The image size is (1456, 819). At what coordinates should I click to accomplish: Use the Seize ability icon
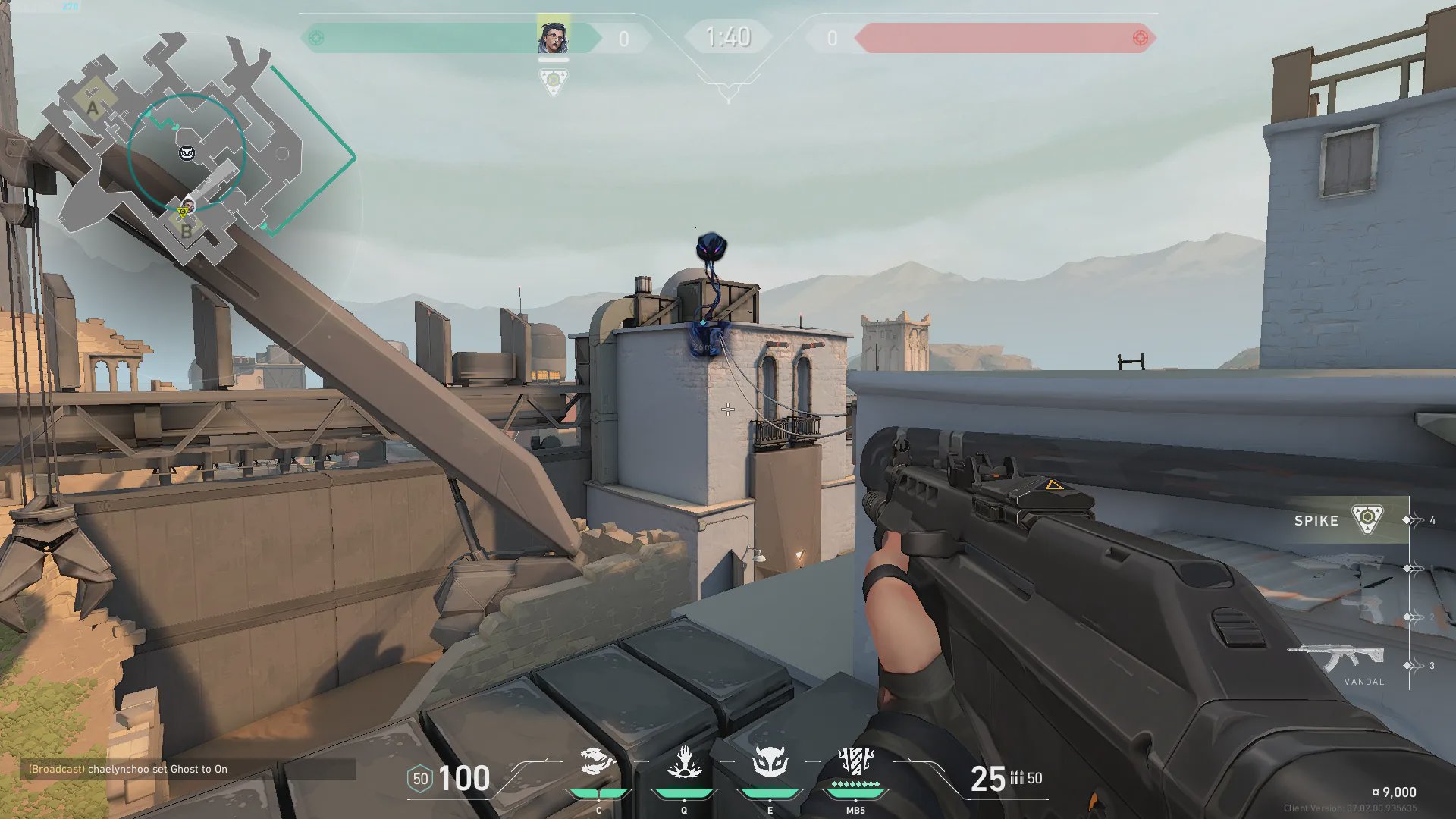(x=684, y=762)
